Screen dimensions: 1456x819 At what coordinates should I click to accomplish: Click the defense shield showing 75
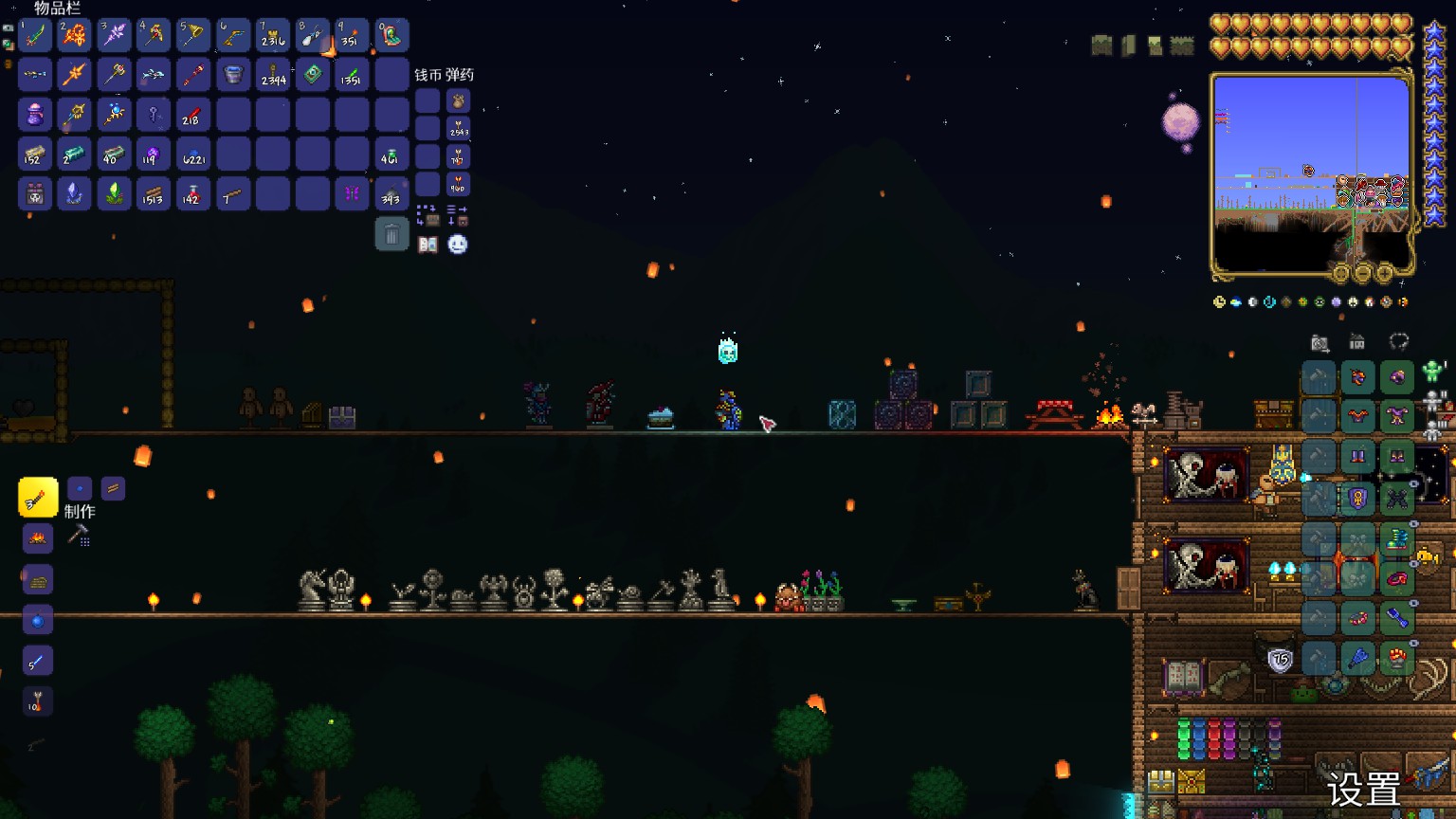point(1280,660)
